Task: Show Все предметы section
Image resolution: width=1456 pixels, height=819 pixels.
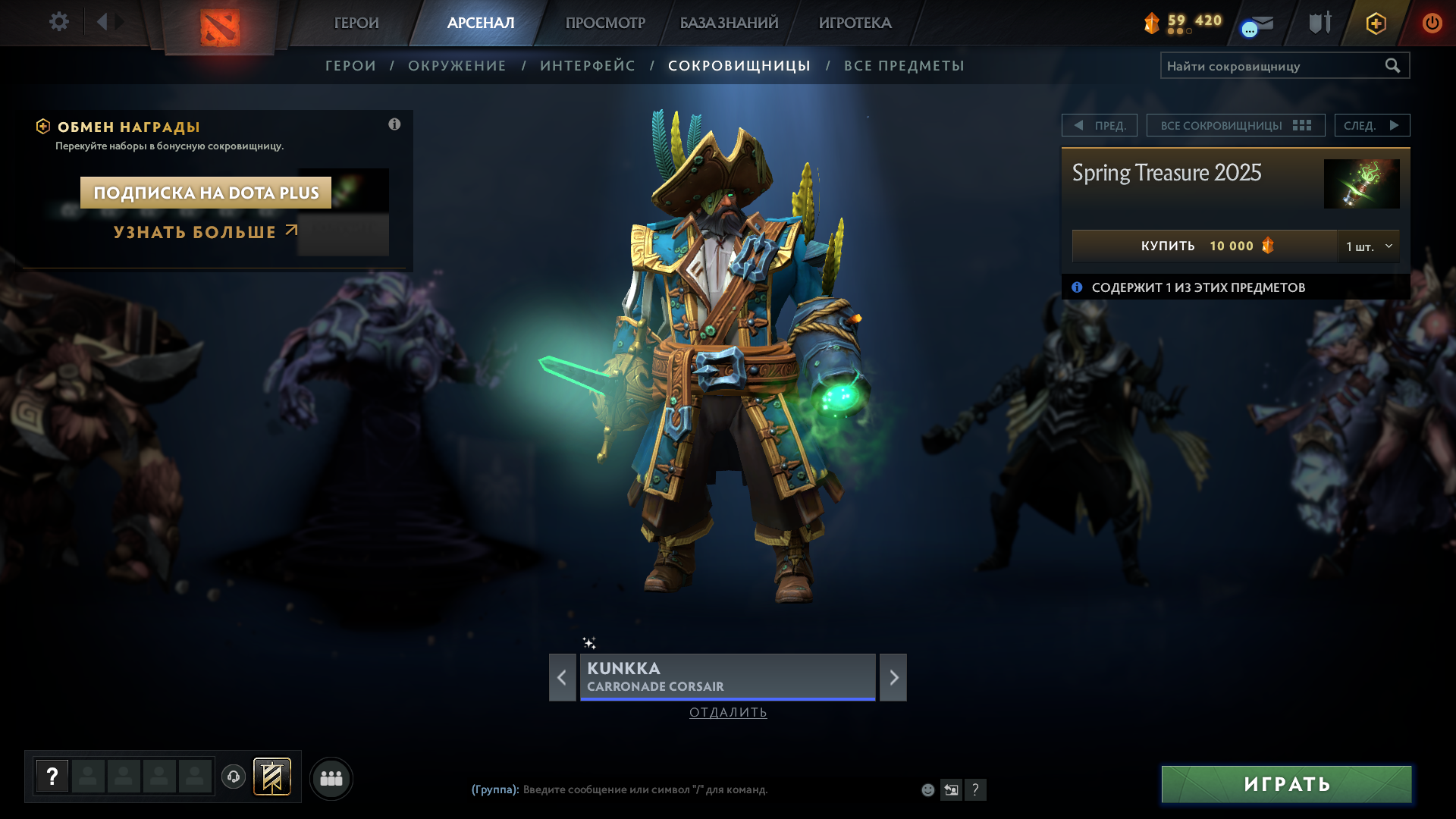Action: (904, 66)
